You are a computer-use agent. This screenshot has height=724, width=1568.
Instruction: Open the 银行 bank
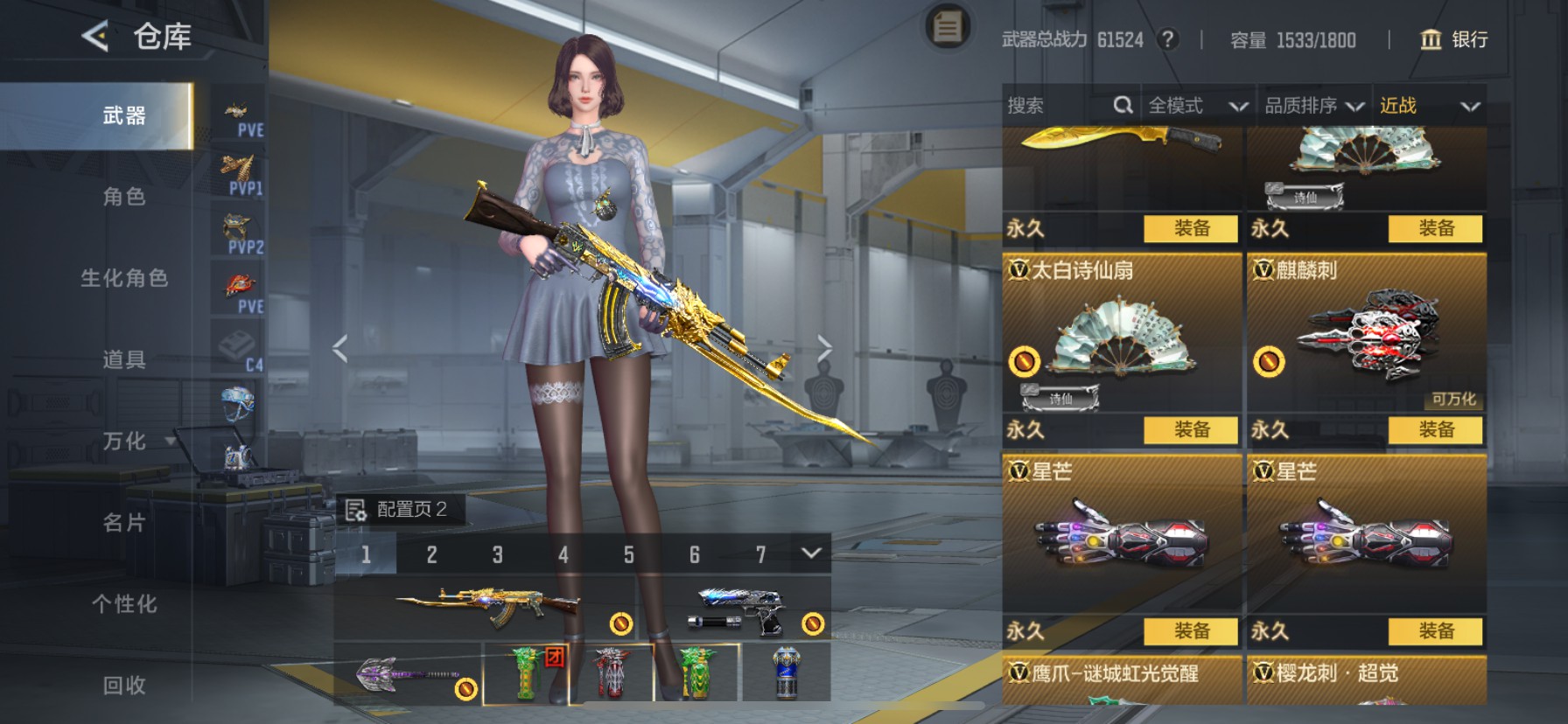(1453, 39)
